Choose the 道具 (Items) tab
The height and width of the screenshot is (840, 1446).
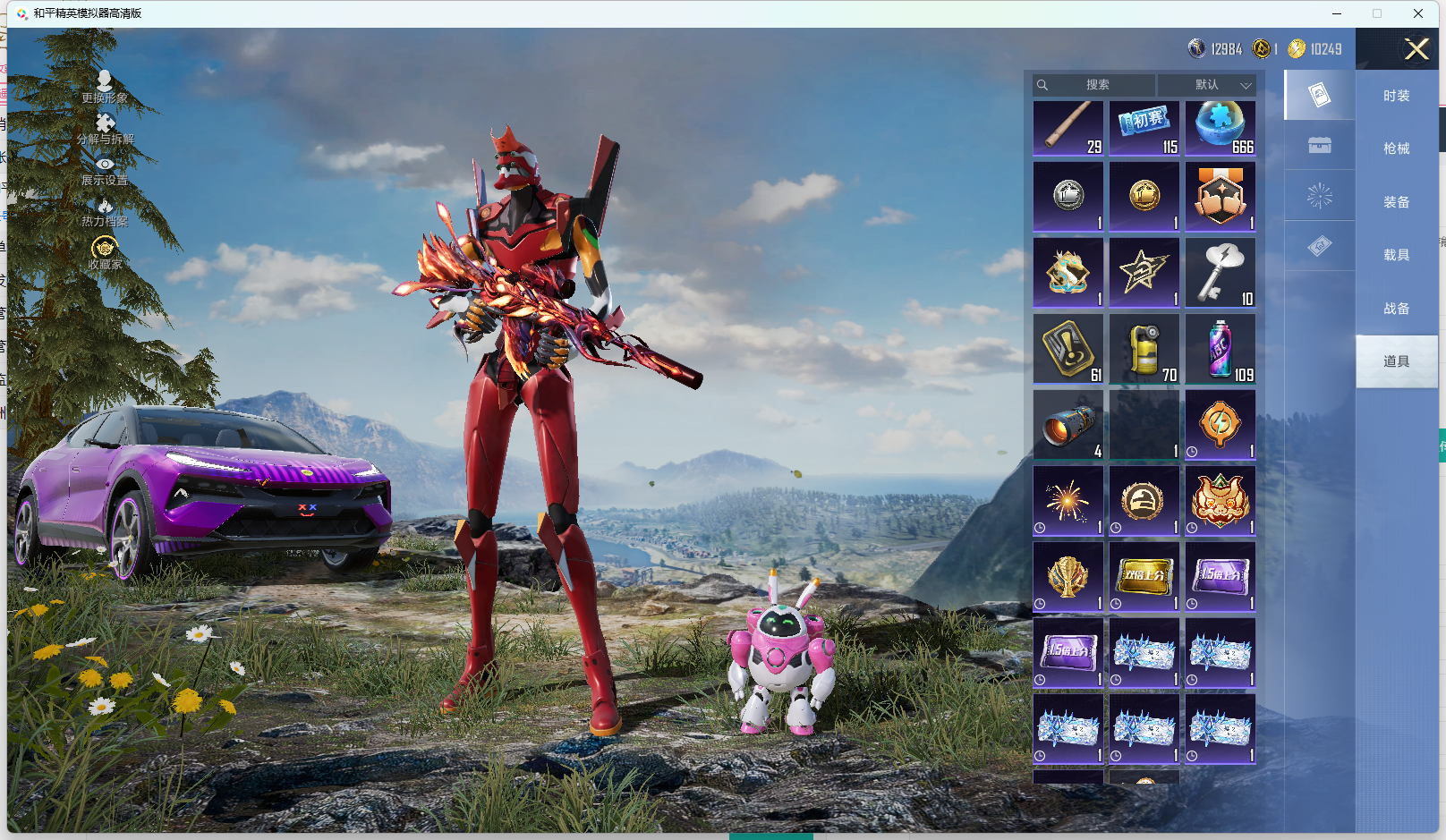[1396, 361]
